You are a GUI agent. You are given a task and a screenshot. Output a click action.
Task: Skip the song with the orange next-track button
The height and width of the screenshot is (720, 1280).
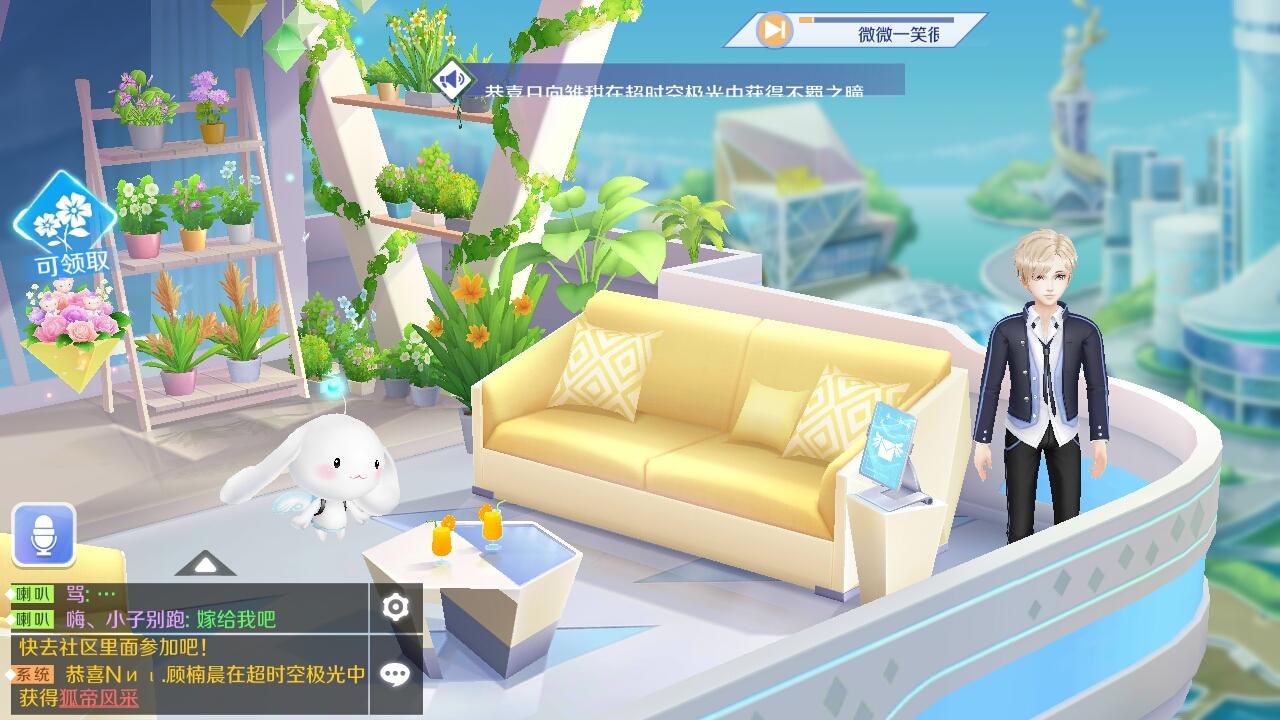772,30
